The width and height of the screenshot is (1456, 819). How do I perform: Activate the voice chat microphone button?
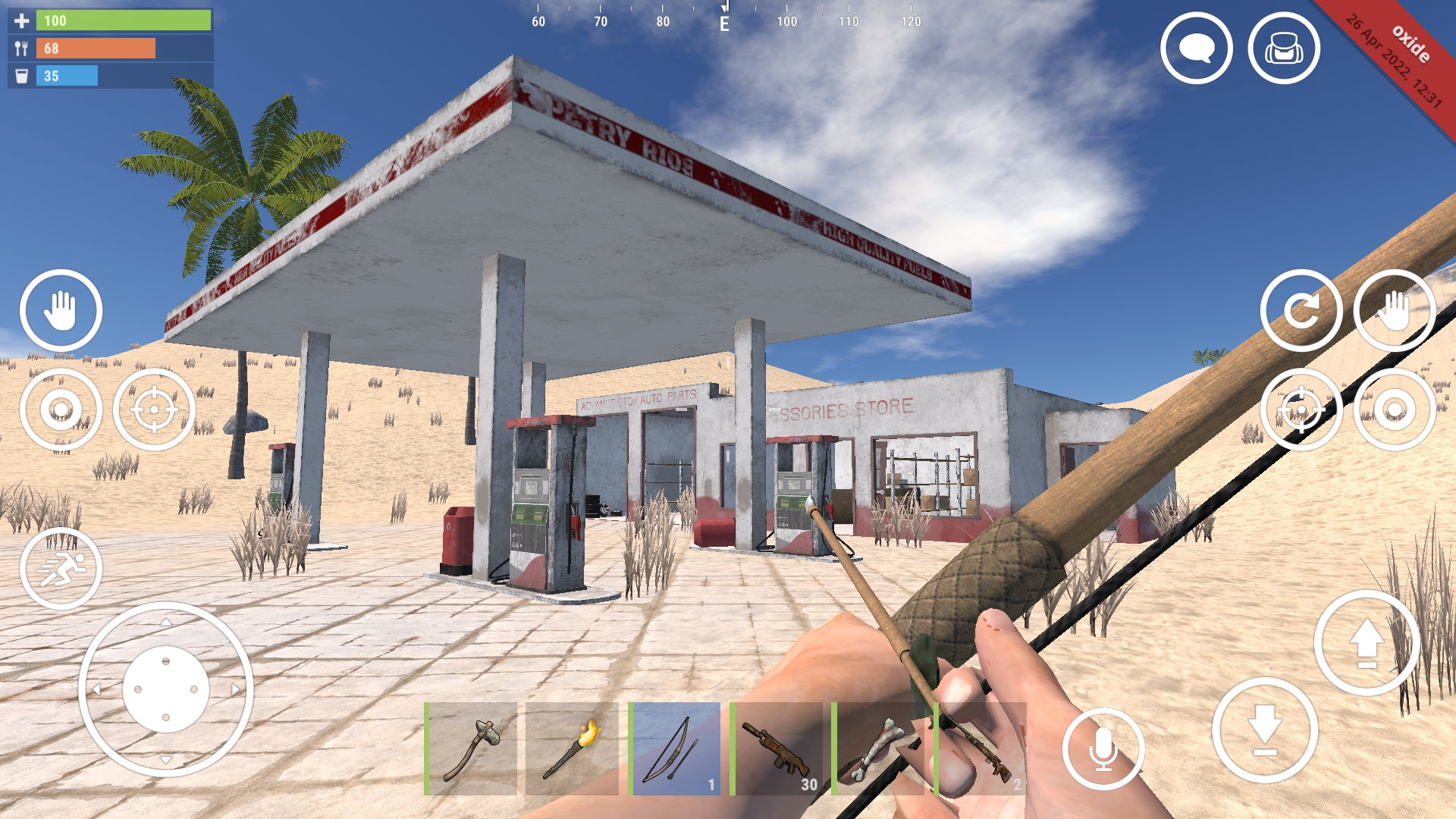(x=1103, y=748)
